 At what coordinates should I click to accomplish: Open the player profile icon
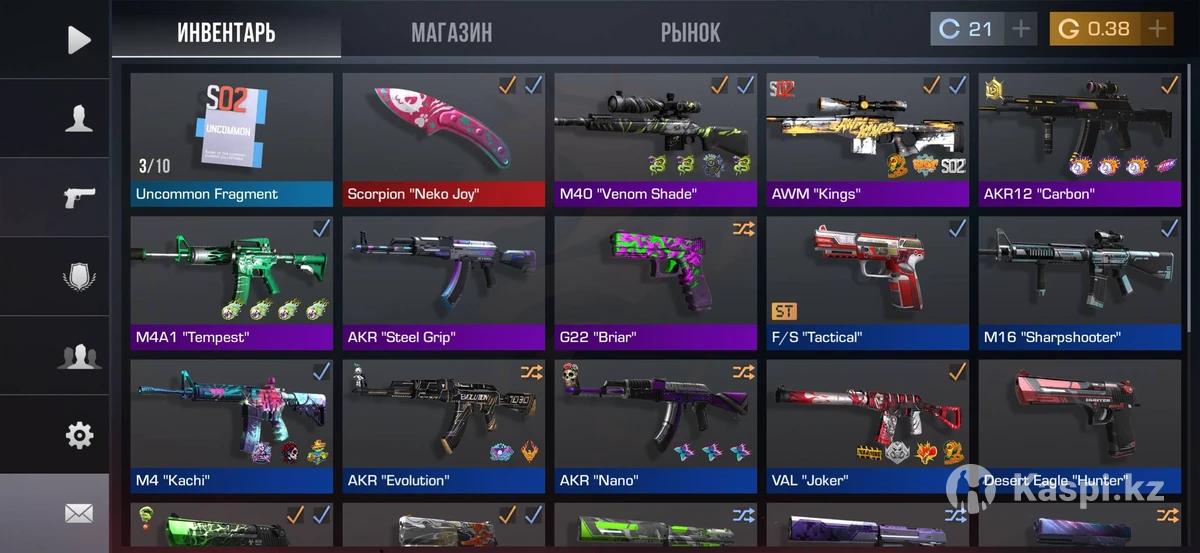tap(78, 119)
